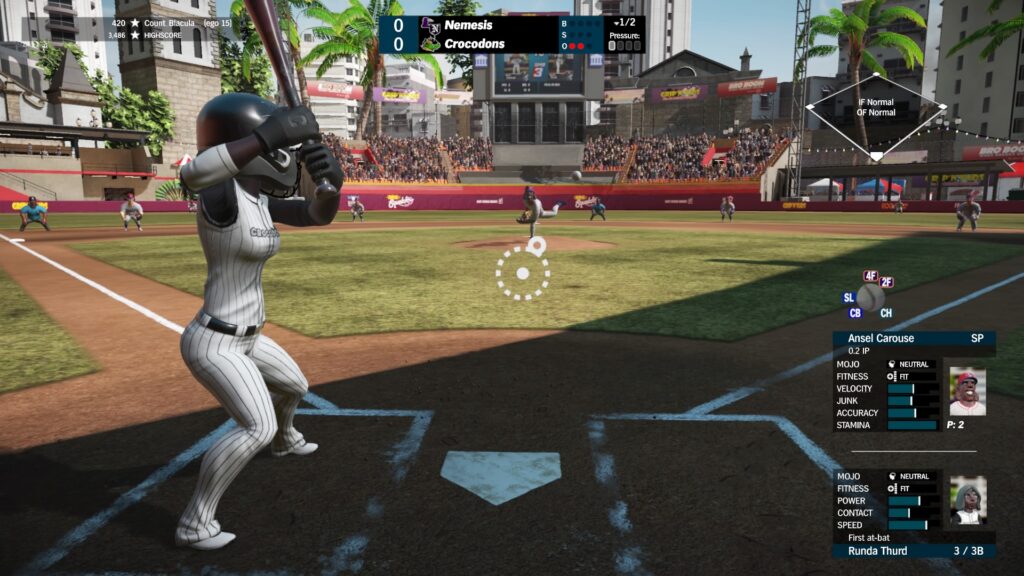Click the dotted batting target reticle
This screenshot has width=1024, height=576.
click(523, 273)
